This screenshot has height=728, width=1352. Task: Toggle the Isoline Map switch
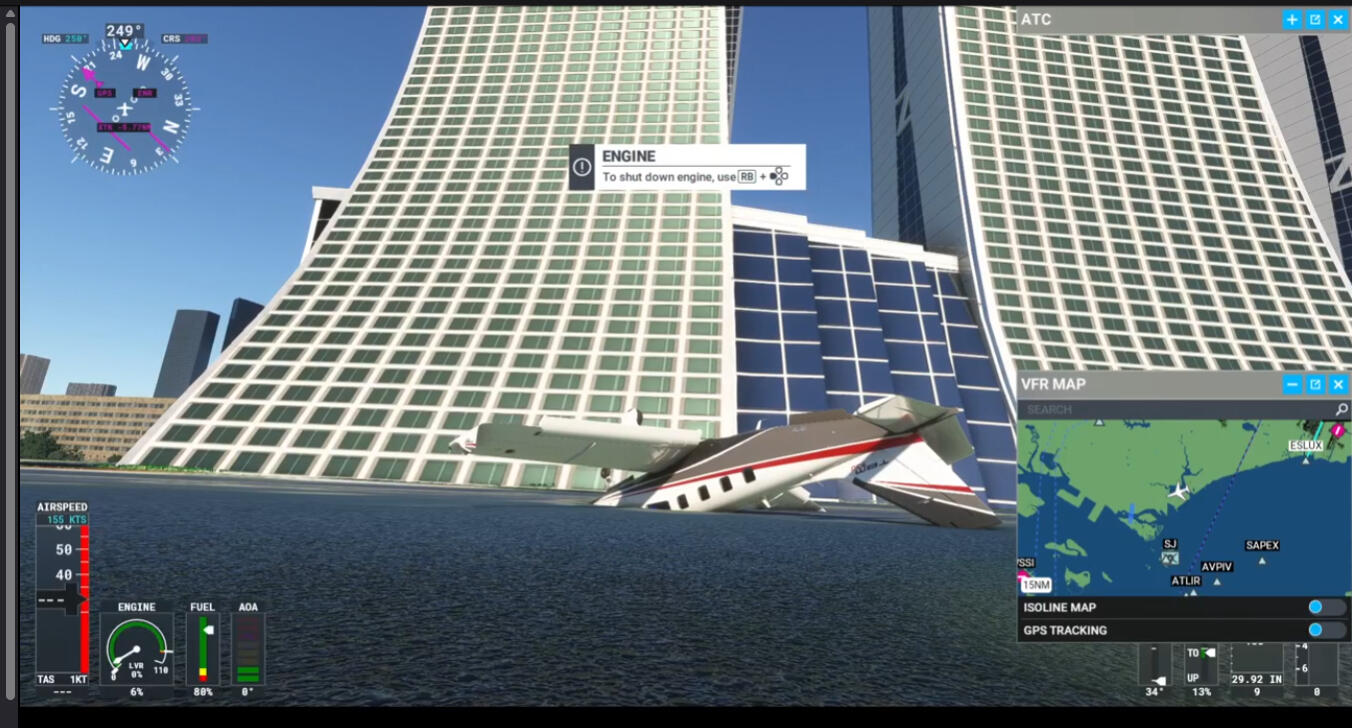click(1326, 607)
